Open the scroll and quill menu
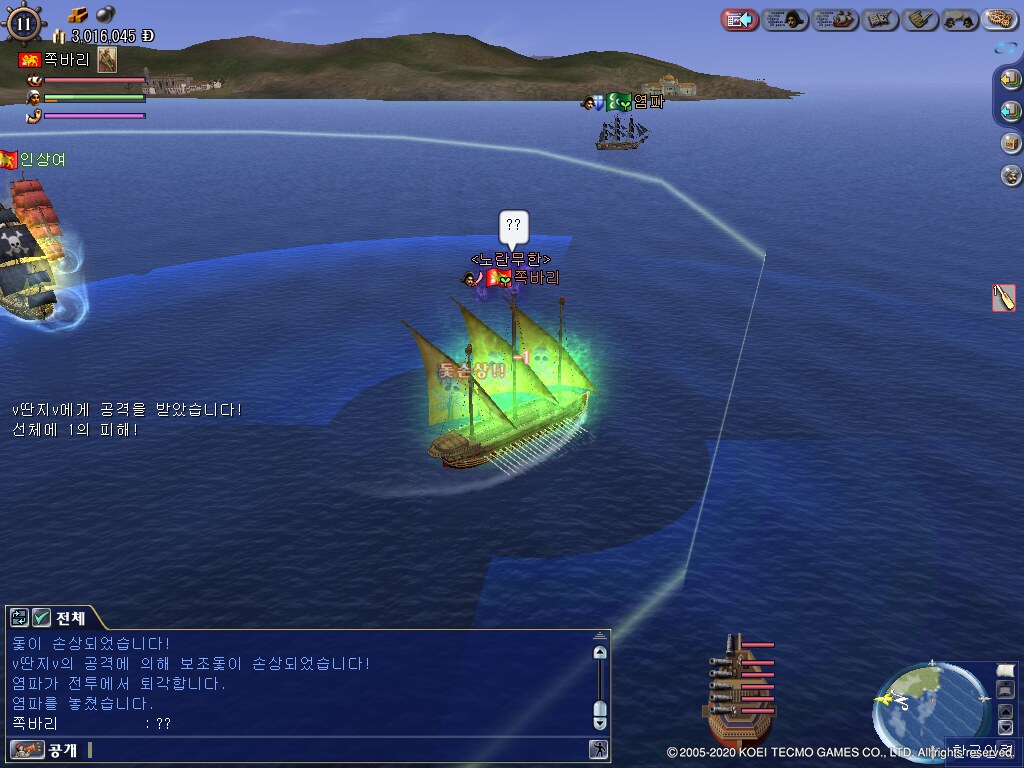The image size is (1024, 768). point(919,19)
